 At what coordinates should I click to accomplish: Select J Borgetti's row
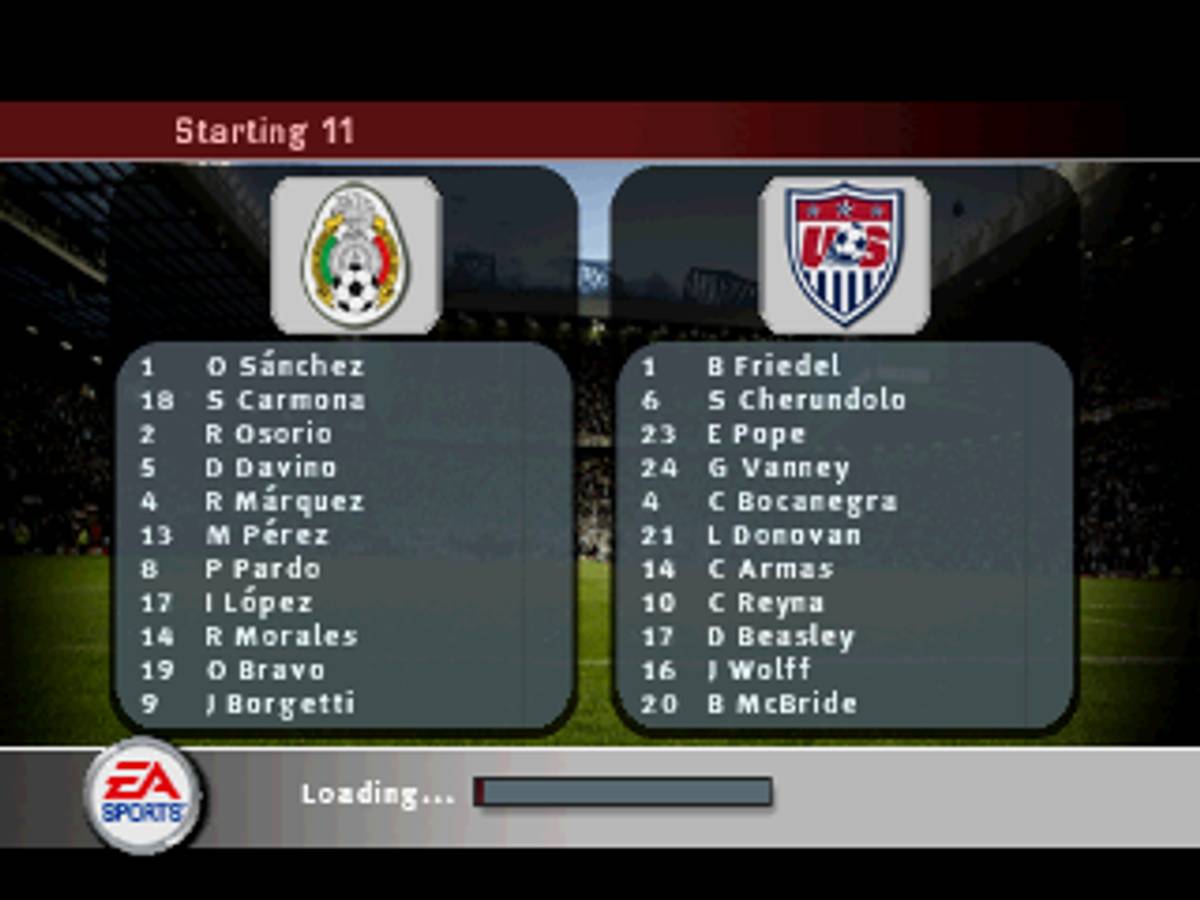pyautogui.click(x=280, y=704)
